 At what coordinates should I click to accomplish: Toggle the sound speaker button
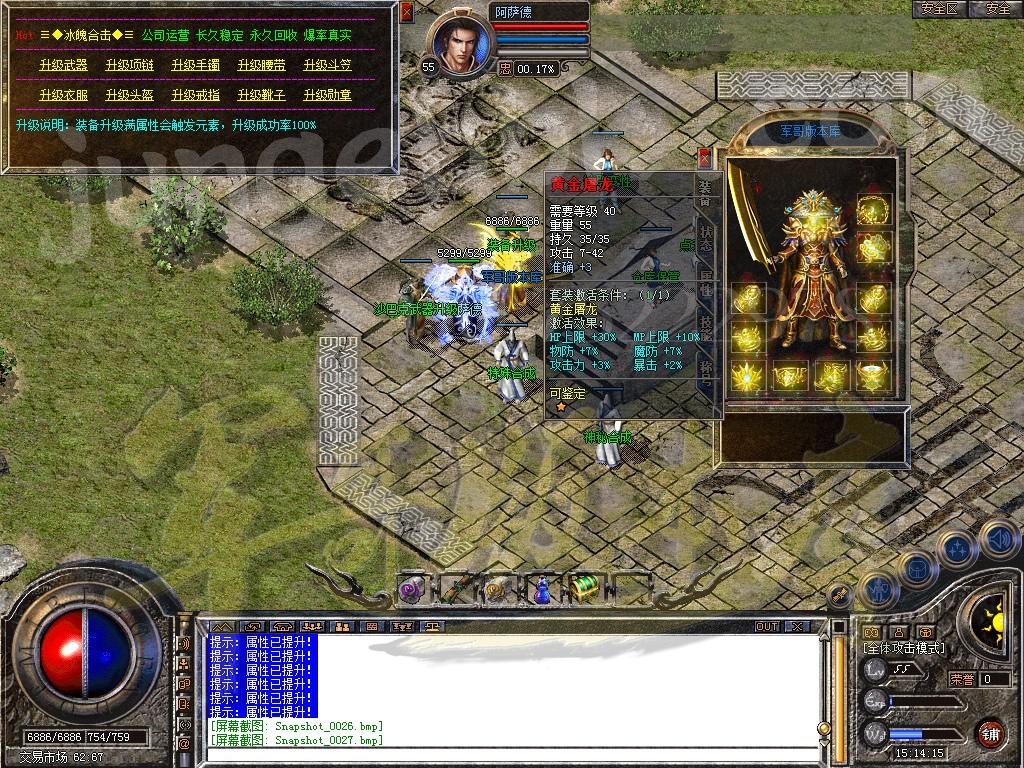click(x=1000, y=541)
